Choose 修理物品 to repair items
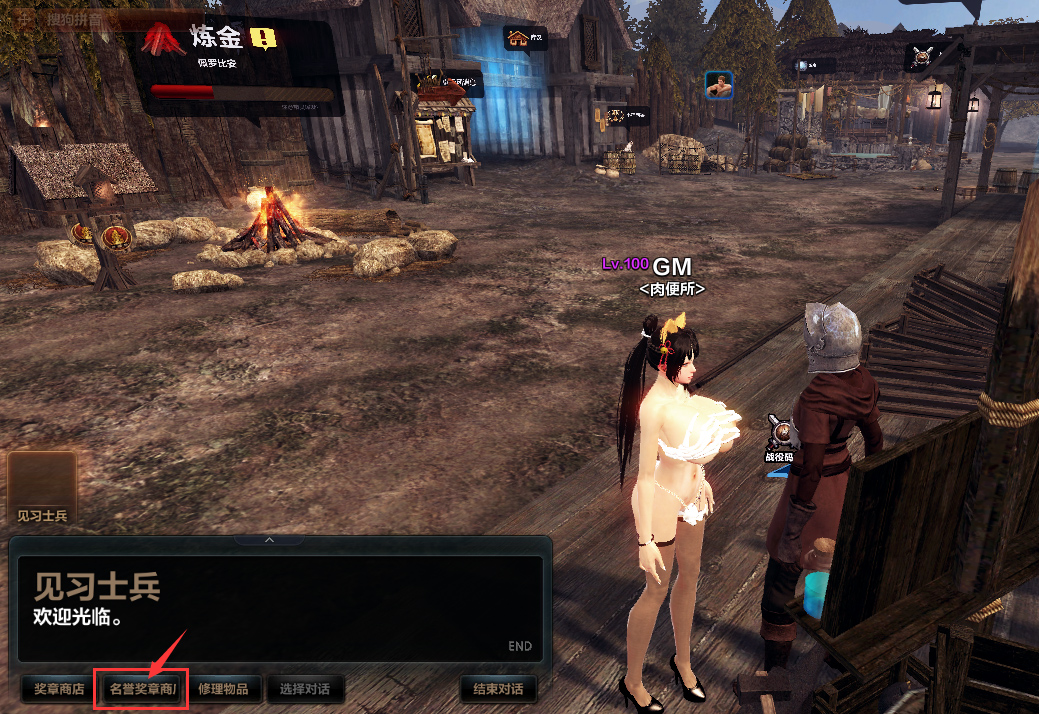The image size is (1039, 714). (x=229, y=689)
